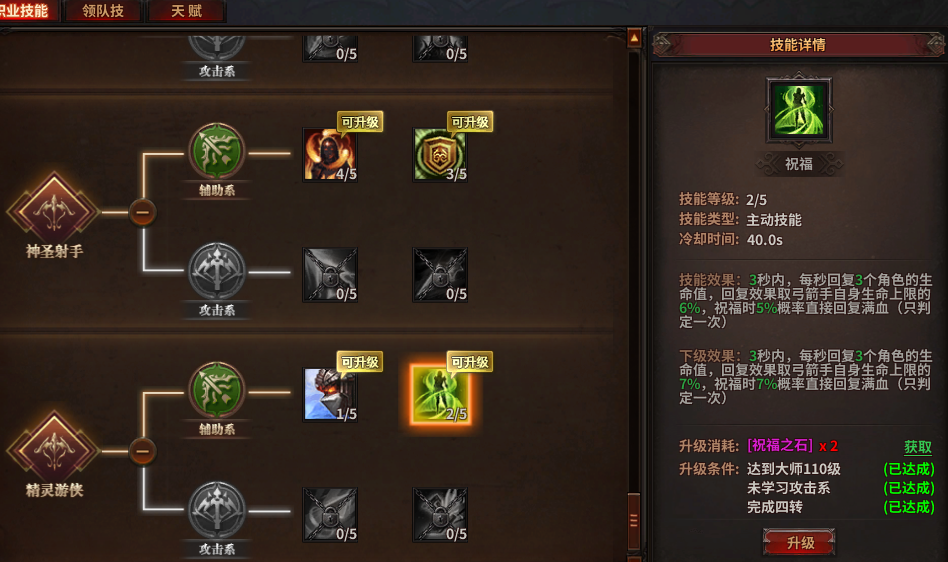Collapse the 神圣射手 branch with minus button
The width and height of the screenshot is (948, 562).
[x=143, y=212]
